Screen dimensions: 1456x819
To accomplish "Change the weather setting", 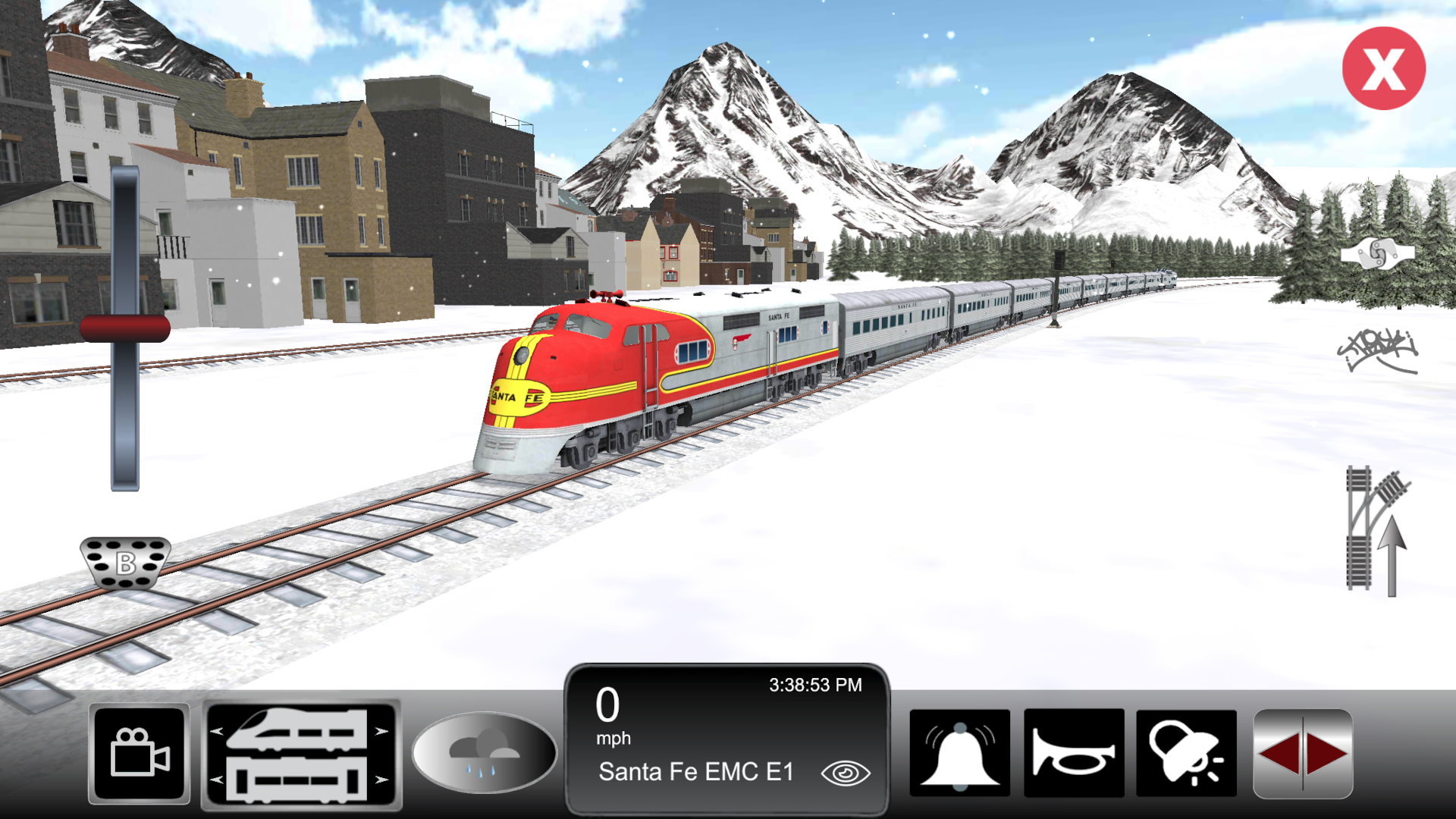I will pos(484,750).
